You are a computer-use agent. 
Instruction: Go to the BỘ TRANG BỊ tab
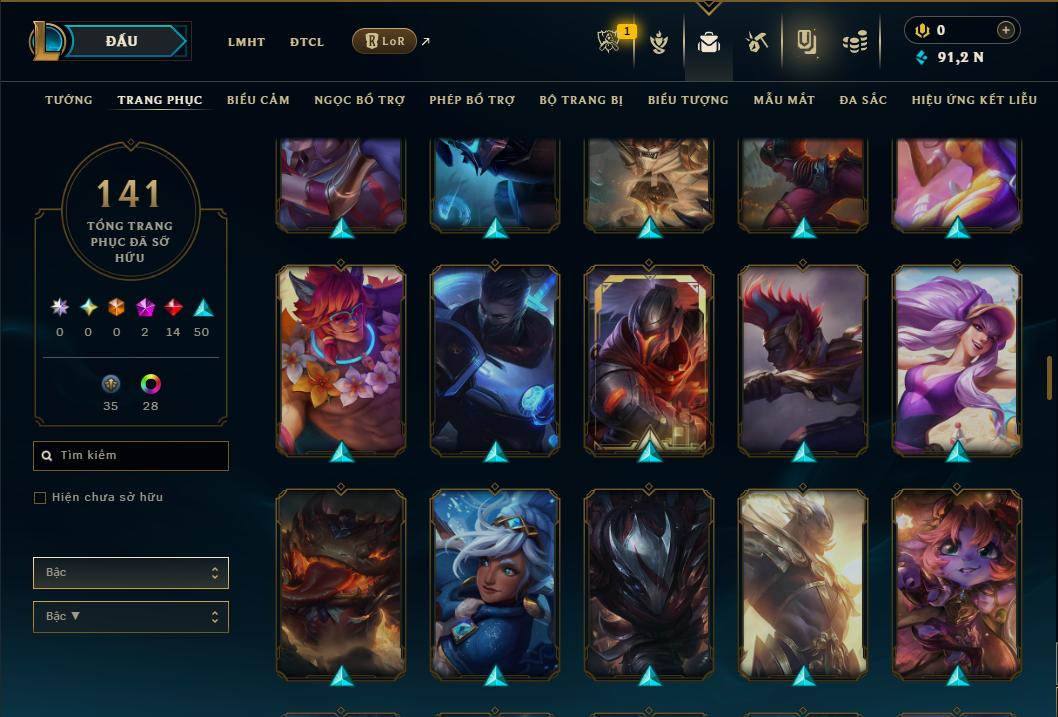point(581,100)
